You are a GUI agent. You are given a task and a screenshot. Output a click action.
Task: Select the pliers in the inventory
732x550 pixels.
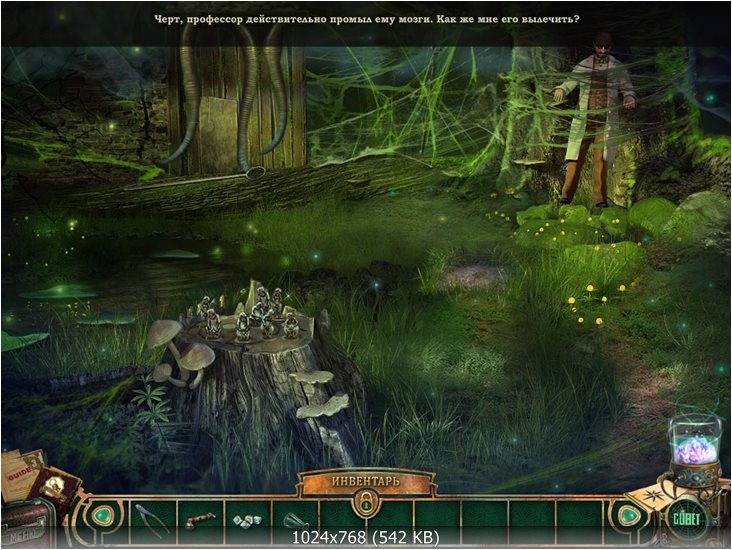150,518
